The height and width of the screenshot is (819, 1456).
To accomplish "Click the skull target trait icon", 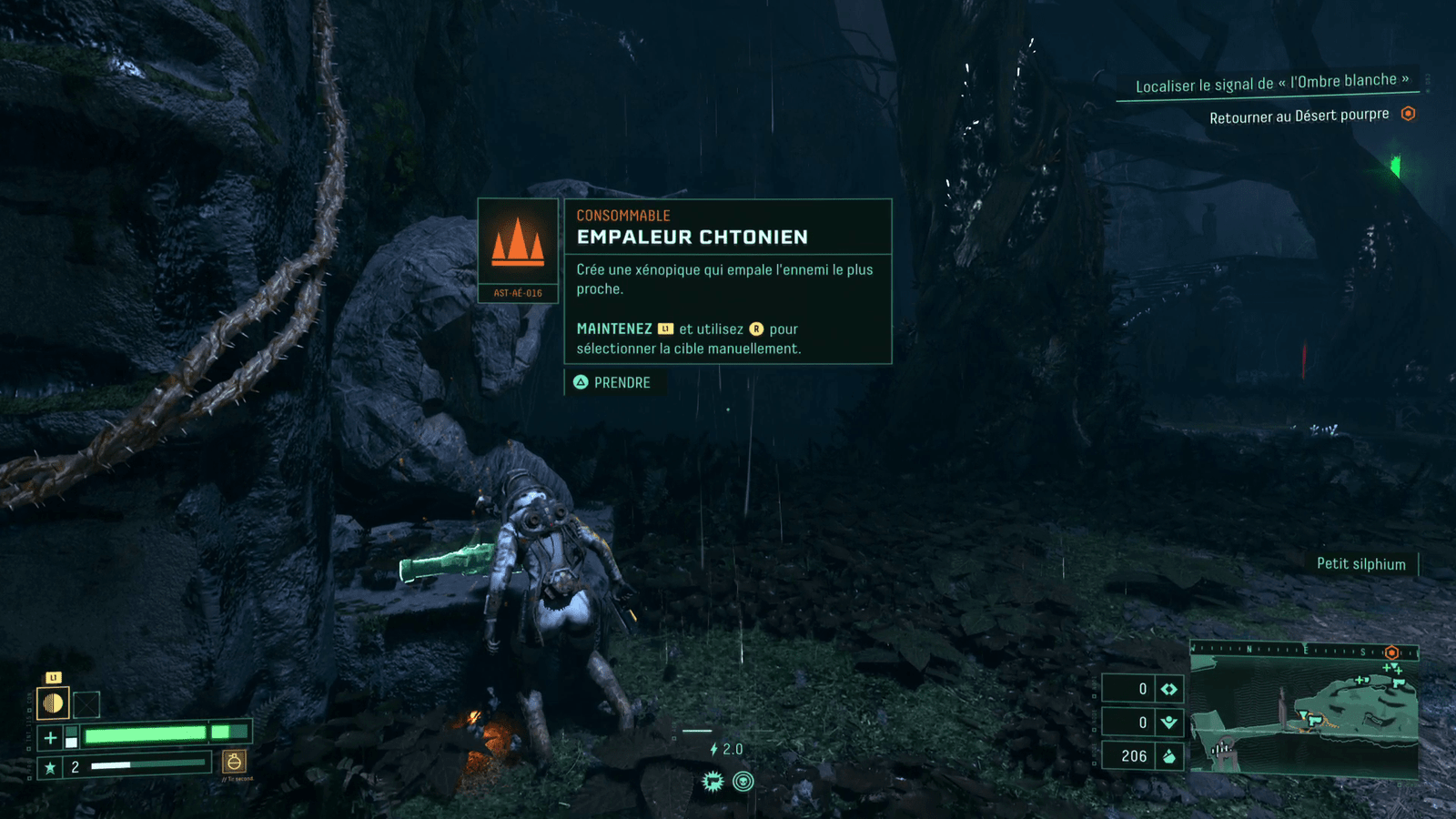I will pos(743,782).
